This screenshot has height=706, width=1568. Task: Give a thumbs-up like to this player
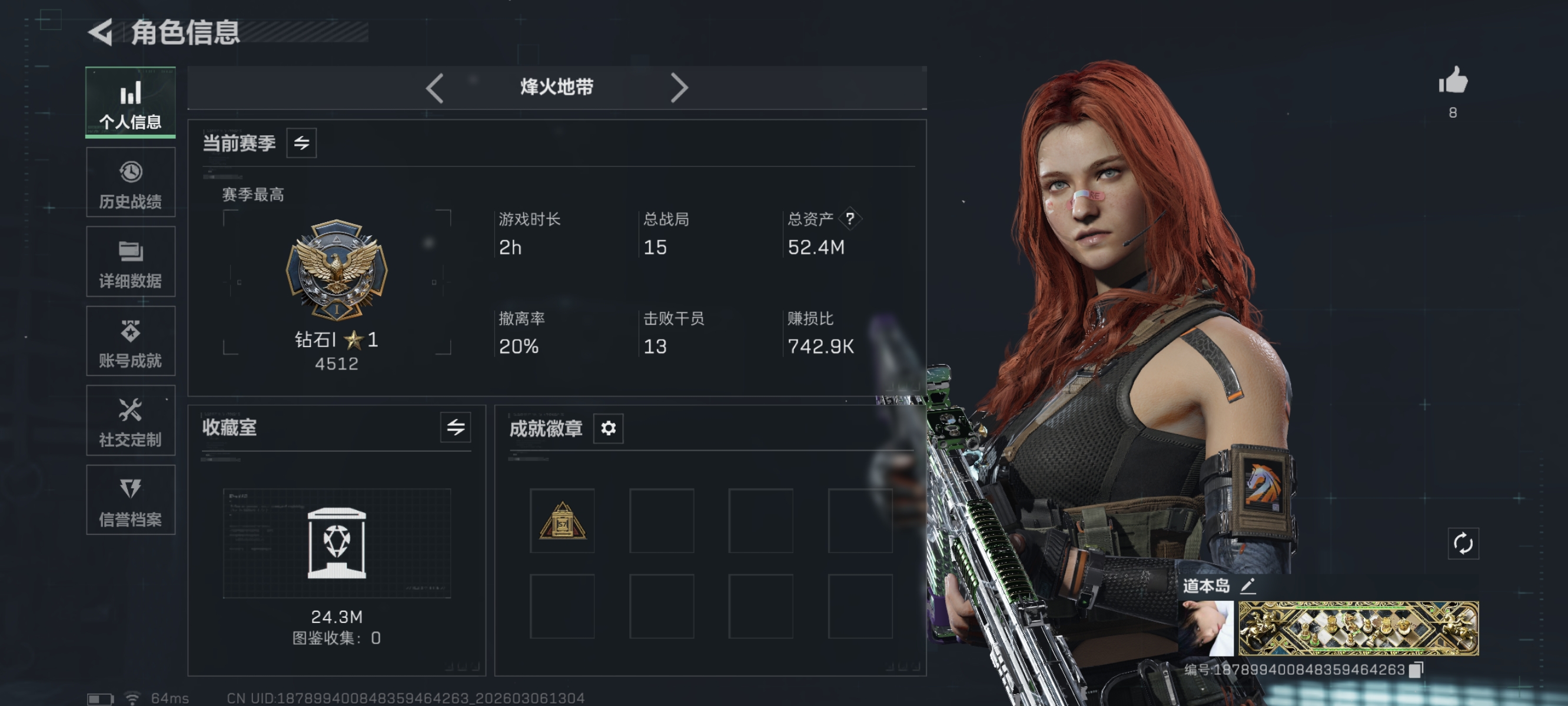(1453, 81)
